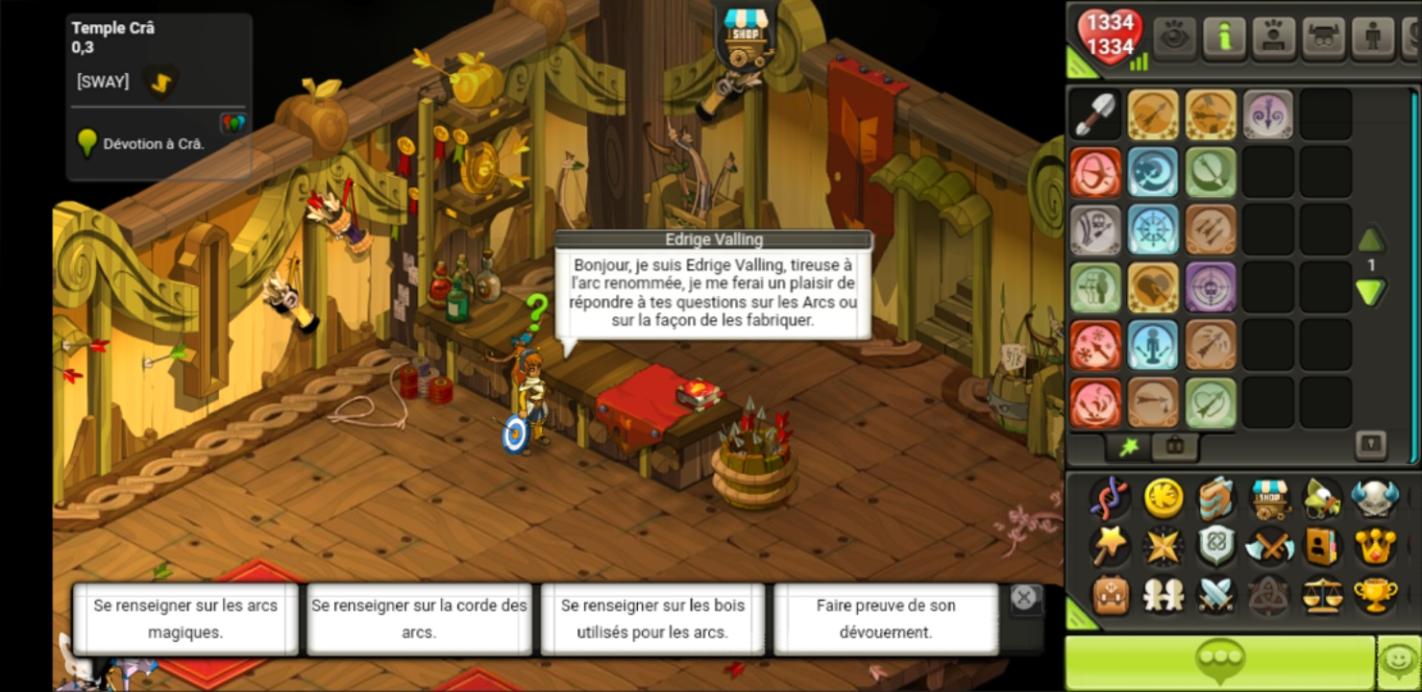Ask about magic bows (arcs magiques)
Screen dimensions: 1422x692
pos(185,619)
